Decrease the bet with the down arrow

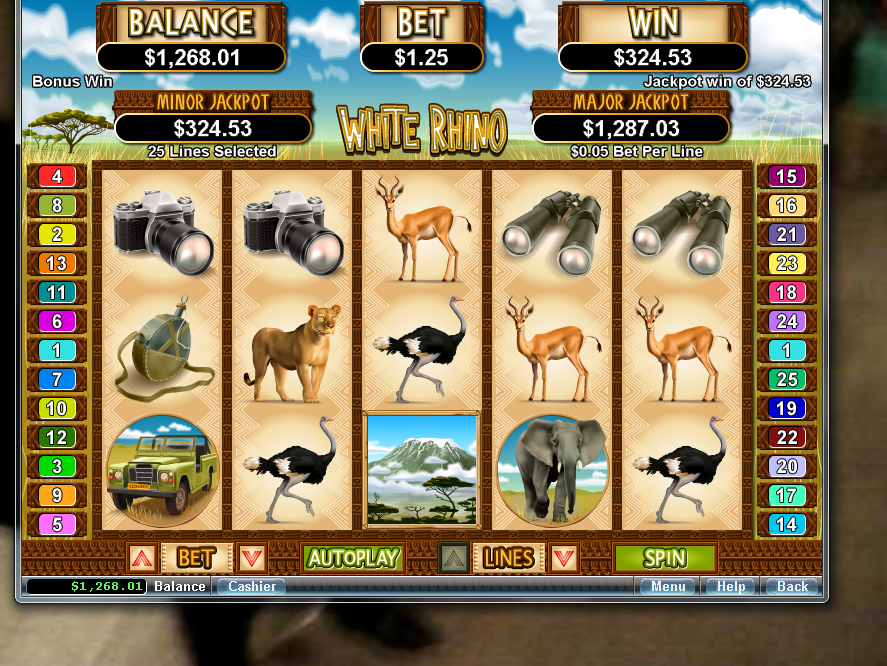pyautogui.click(x=251, y=558)
